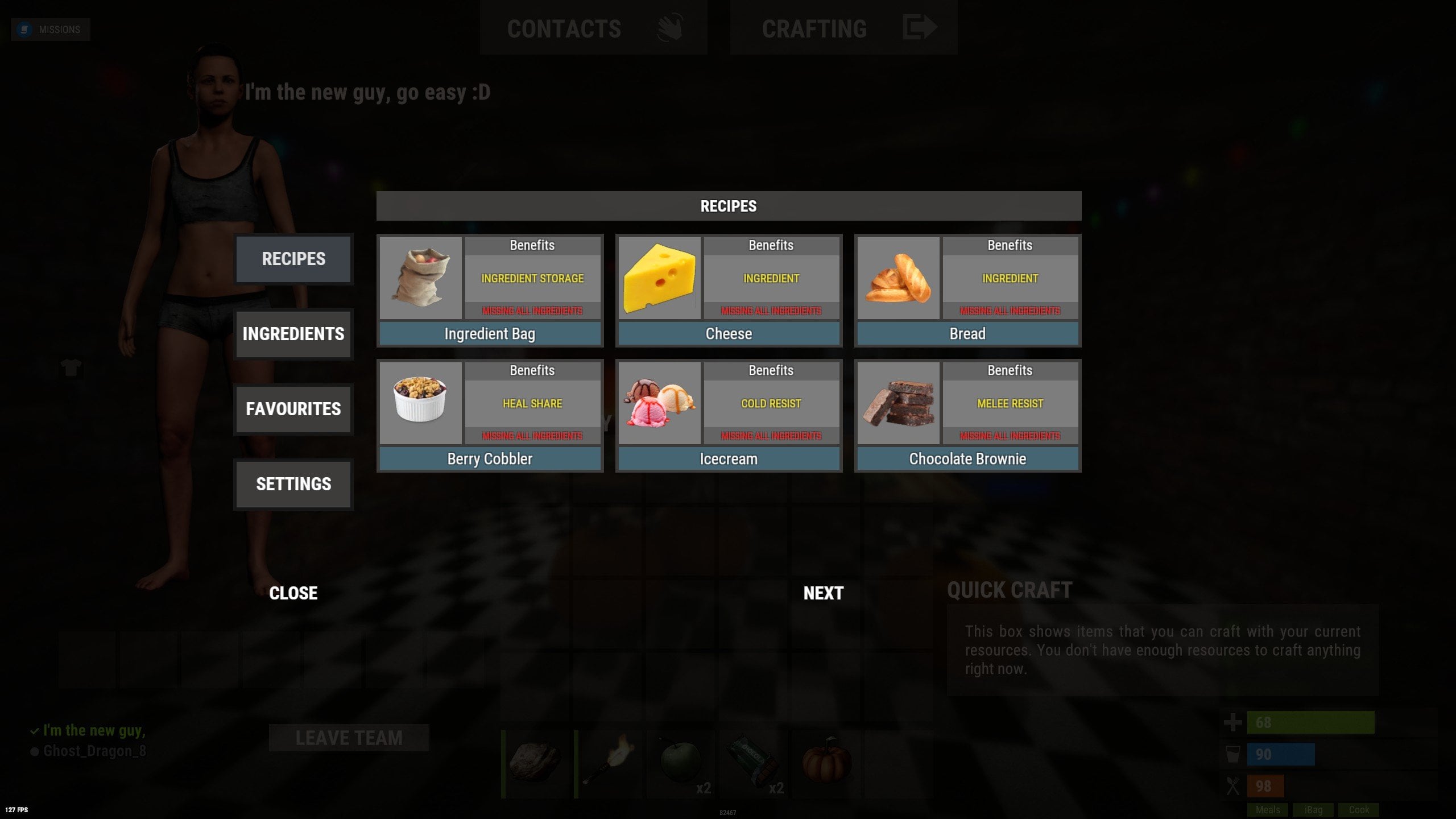
Task: Choose the Chocolate Brownie recipe
Action: coord(967,459)
